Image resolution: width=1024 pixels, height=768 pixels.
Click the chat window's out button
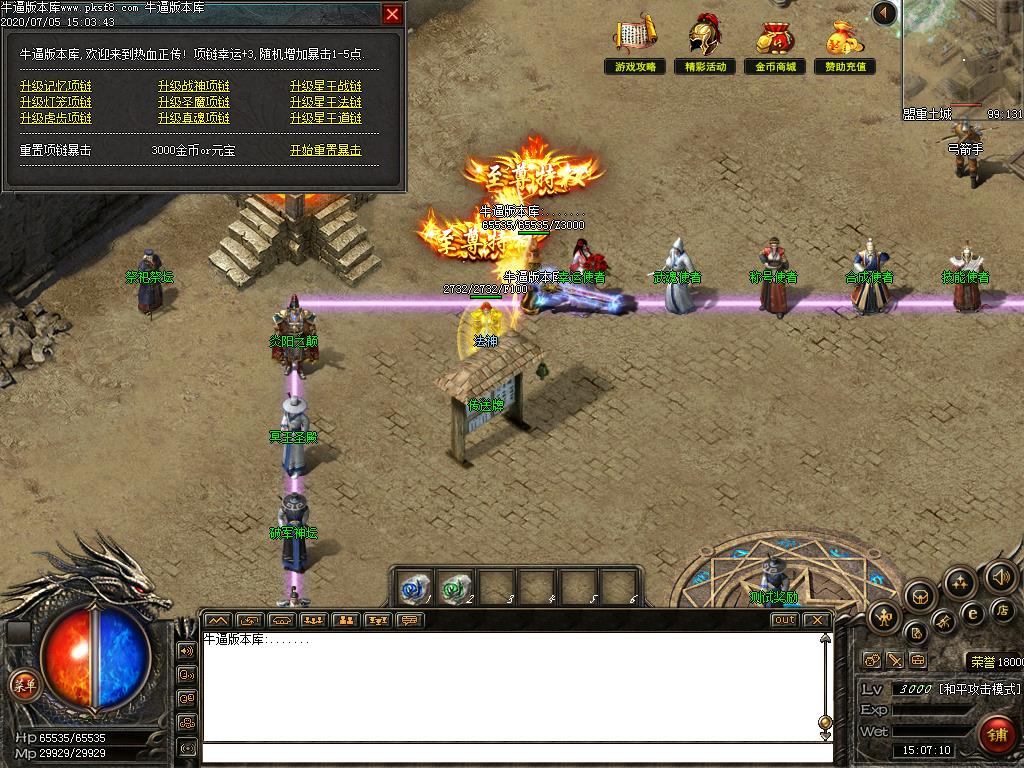[x=785, y=620]
